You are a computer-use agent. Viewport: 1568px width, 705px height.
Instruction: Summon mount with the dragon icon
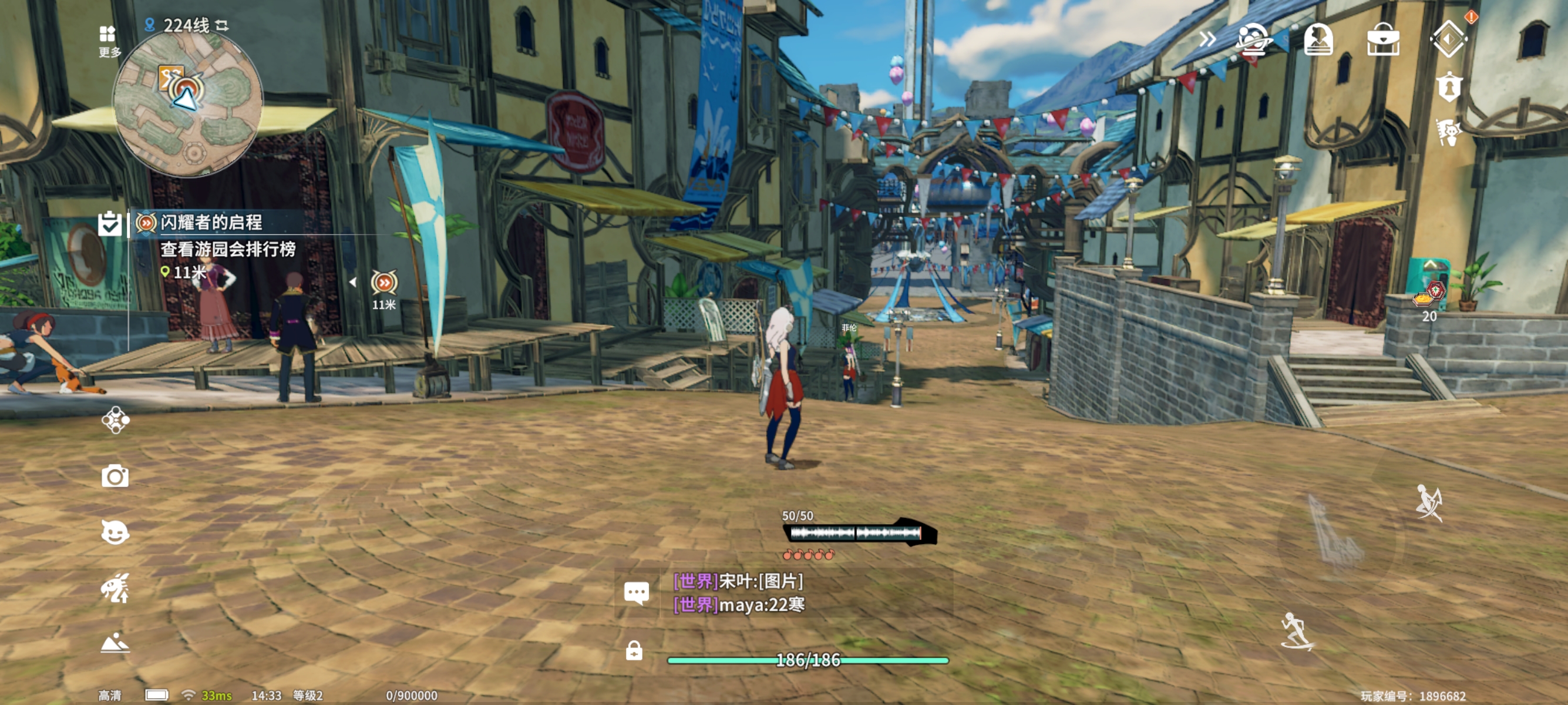[x=115, y=588]
